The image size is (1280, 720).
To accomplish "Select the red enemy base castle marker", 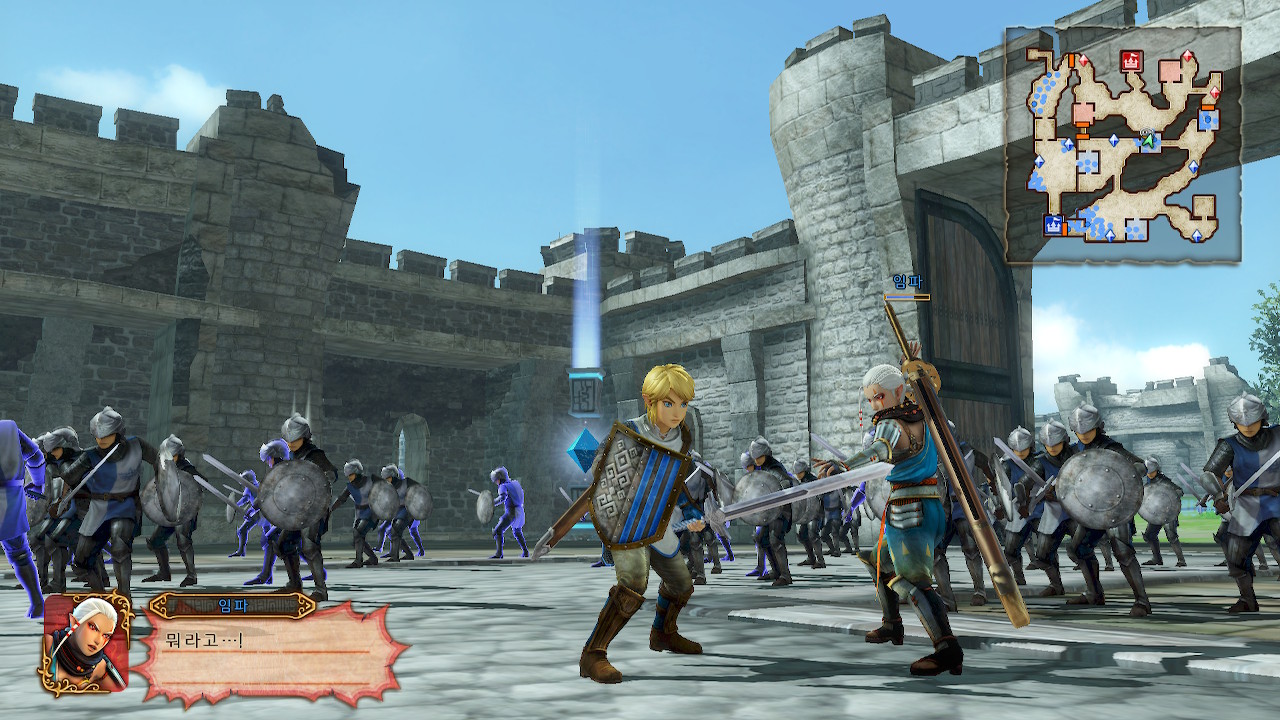I will pyautogui.click(x=1131, y=61).
